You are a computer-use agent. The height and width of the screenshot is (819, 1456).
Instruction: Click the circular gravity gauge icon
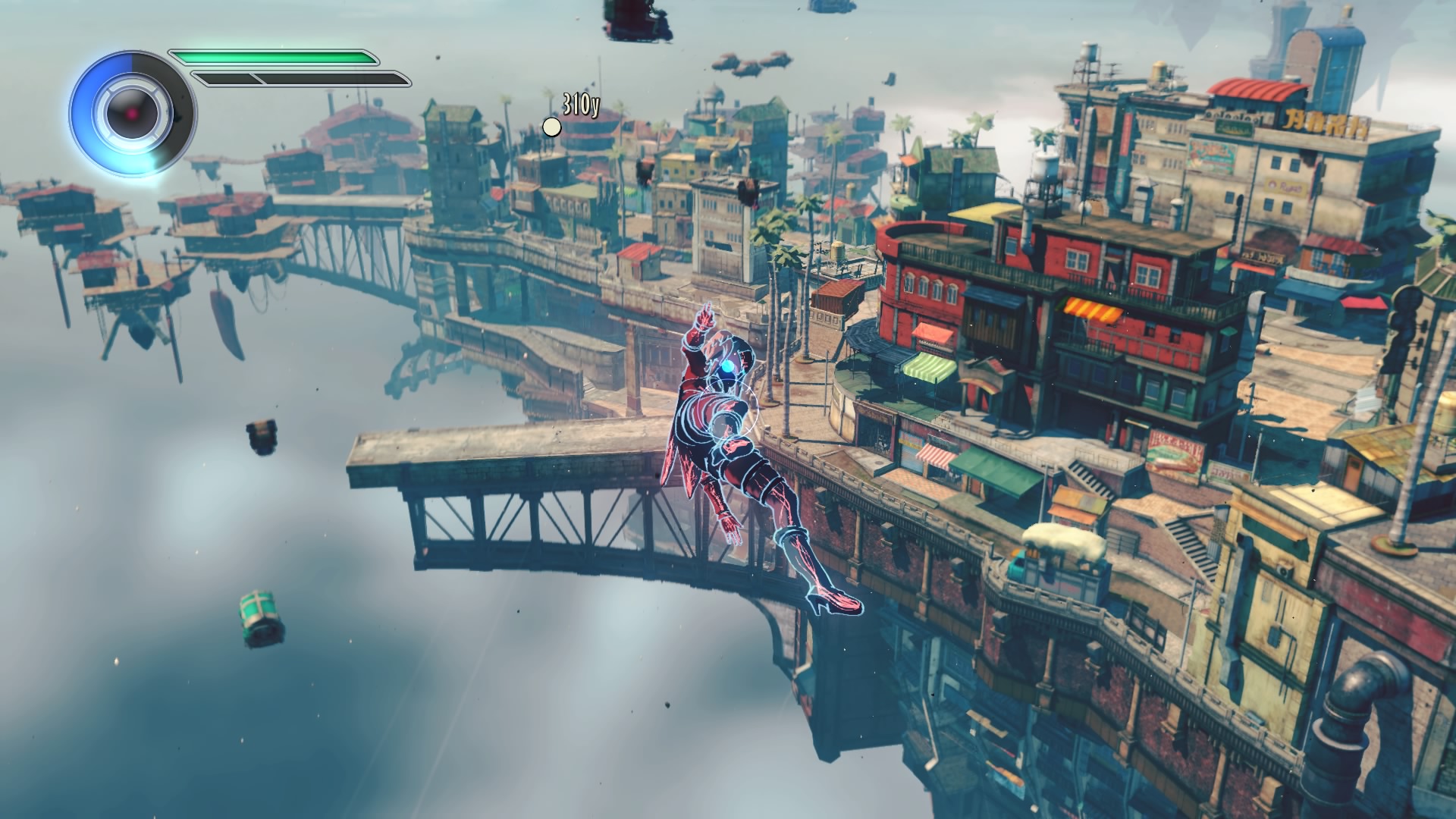[x=133, y=114]
